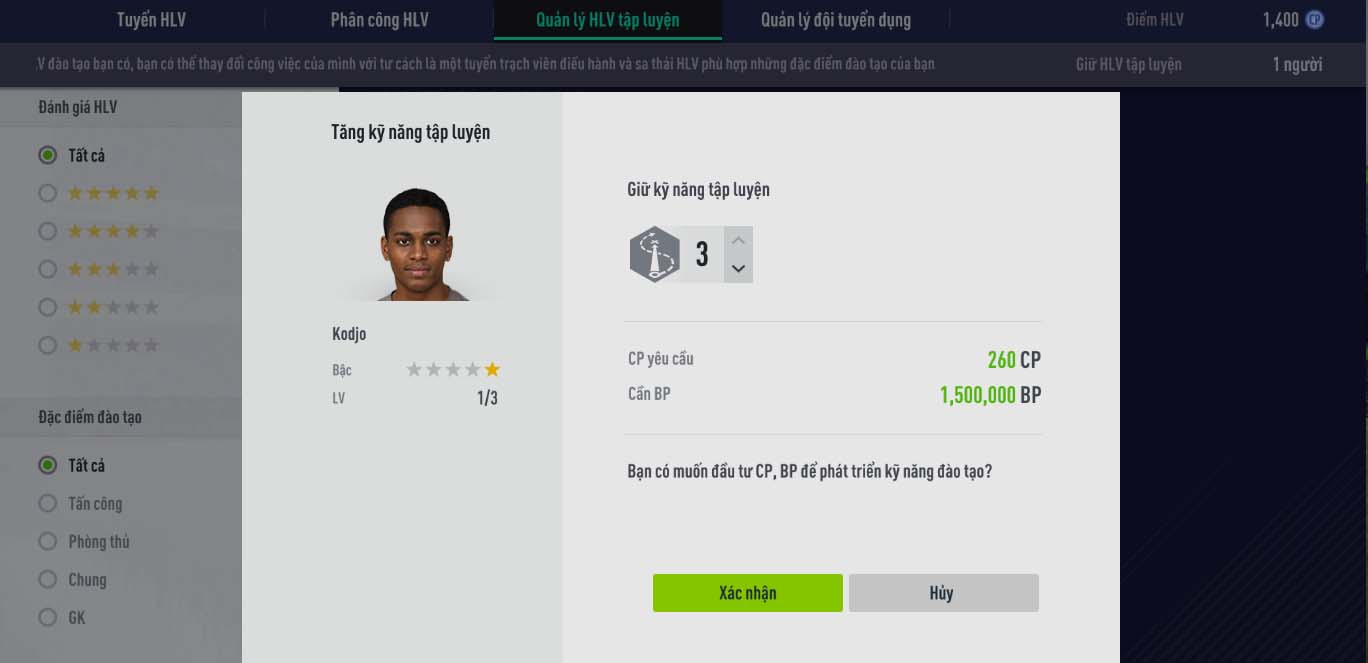
Task: Filter coaches by two-star rating
Action: pos(48,307)
